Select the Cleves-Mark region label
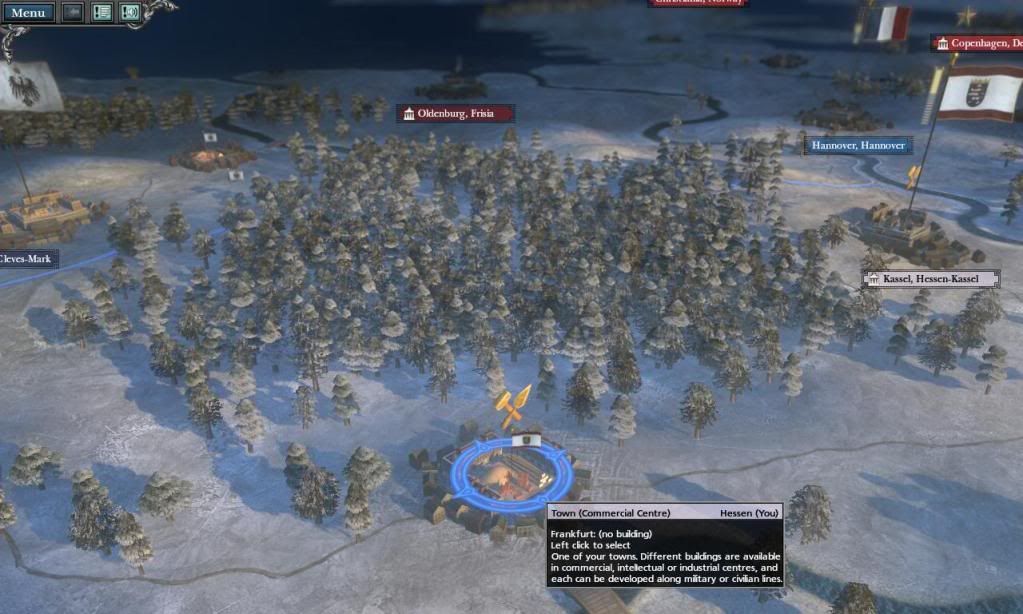 click(x=28, y=259)
